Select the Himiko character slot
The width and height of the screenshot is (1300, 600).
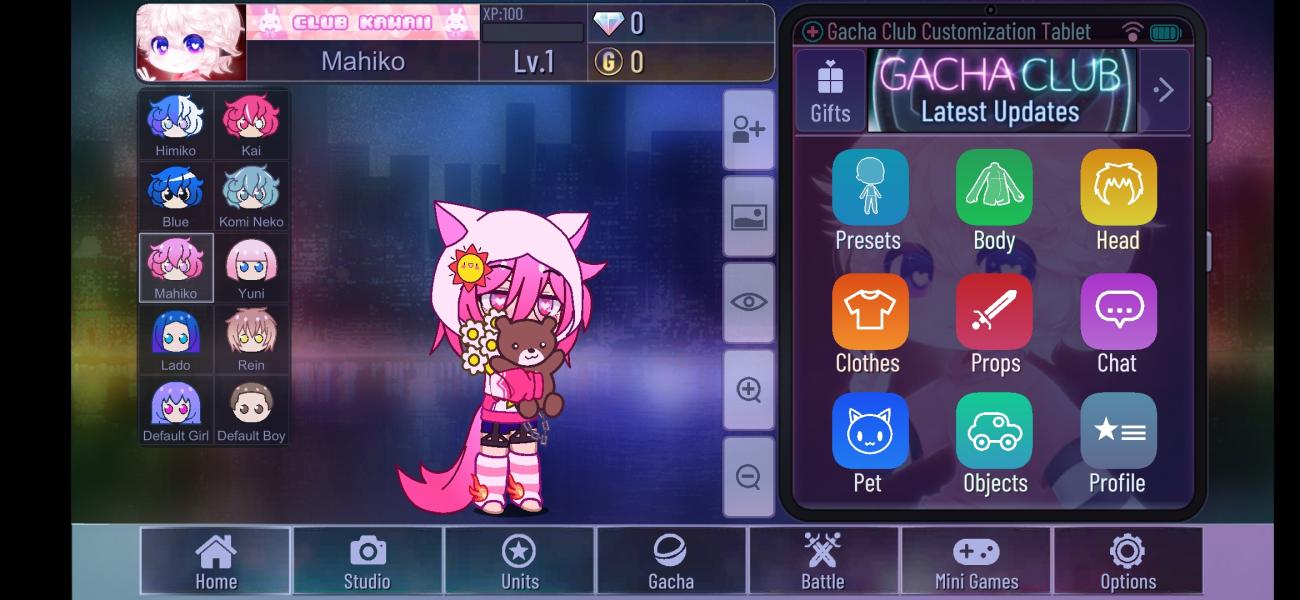click(x=176, y=125)
